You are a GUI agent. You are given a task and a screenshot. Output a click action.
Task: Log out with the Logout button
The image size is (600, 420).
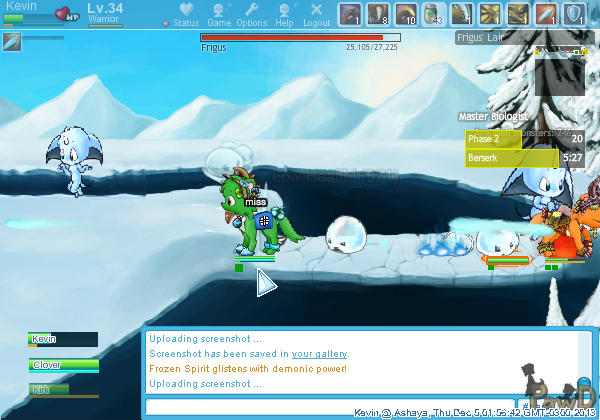(316, 14)
